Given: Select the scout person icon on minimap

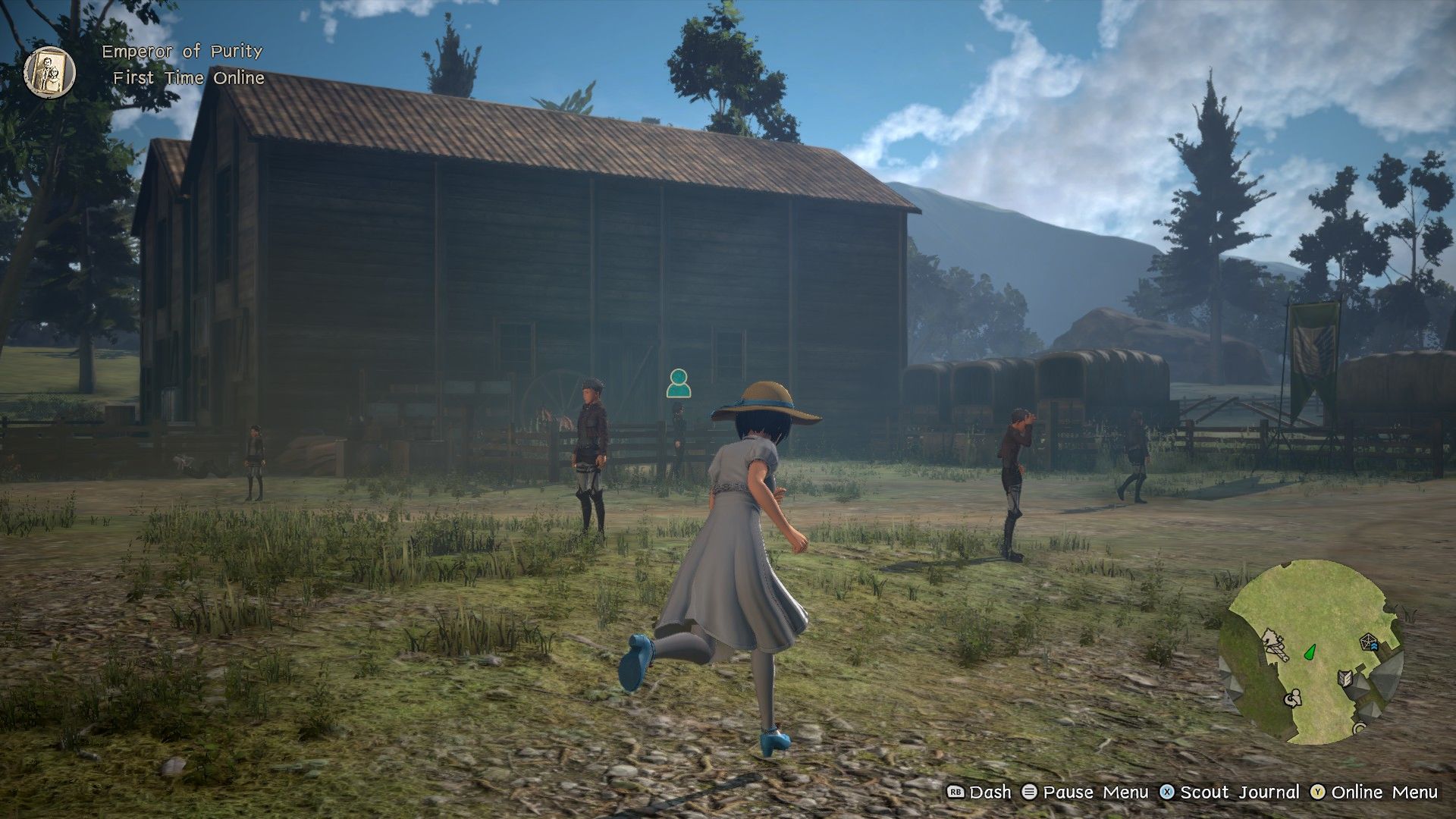Looking at the screenshot, I should pyautogui.click(x=1293, y=698).
